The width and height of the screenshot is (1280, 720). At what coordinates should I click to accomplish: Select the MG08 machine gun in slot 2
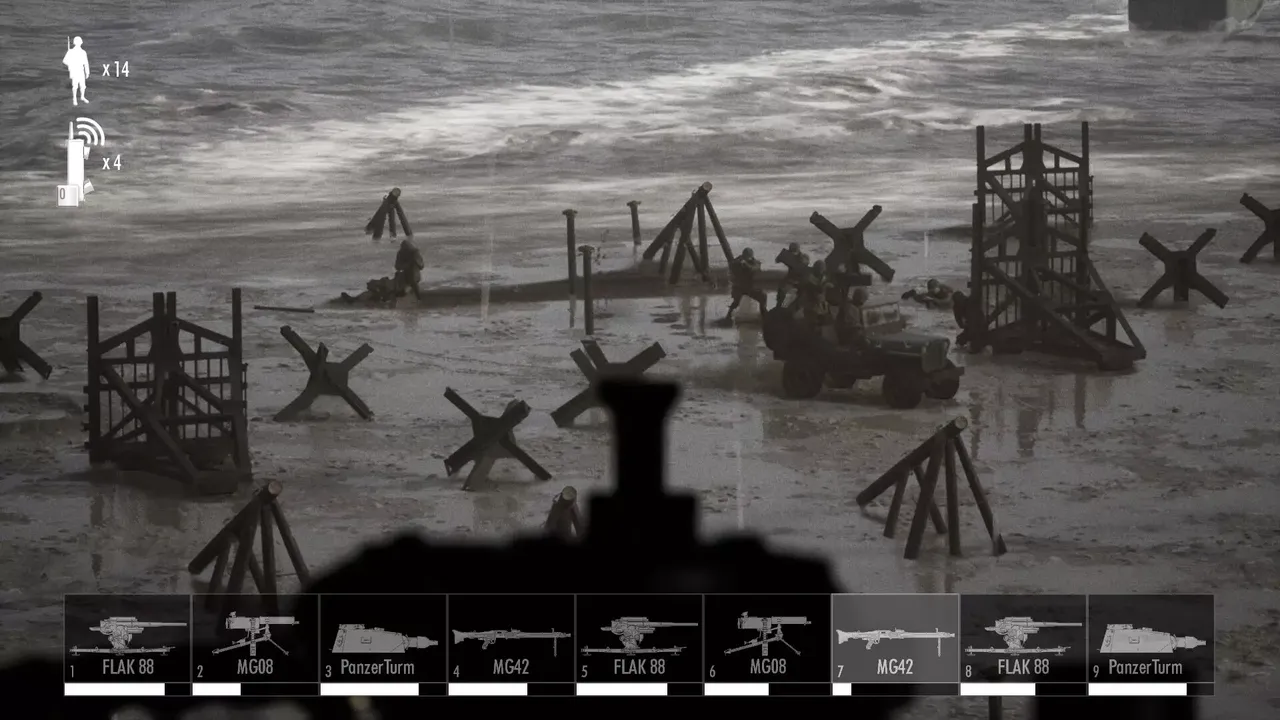(256, 640)
